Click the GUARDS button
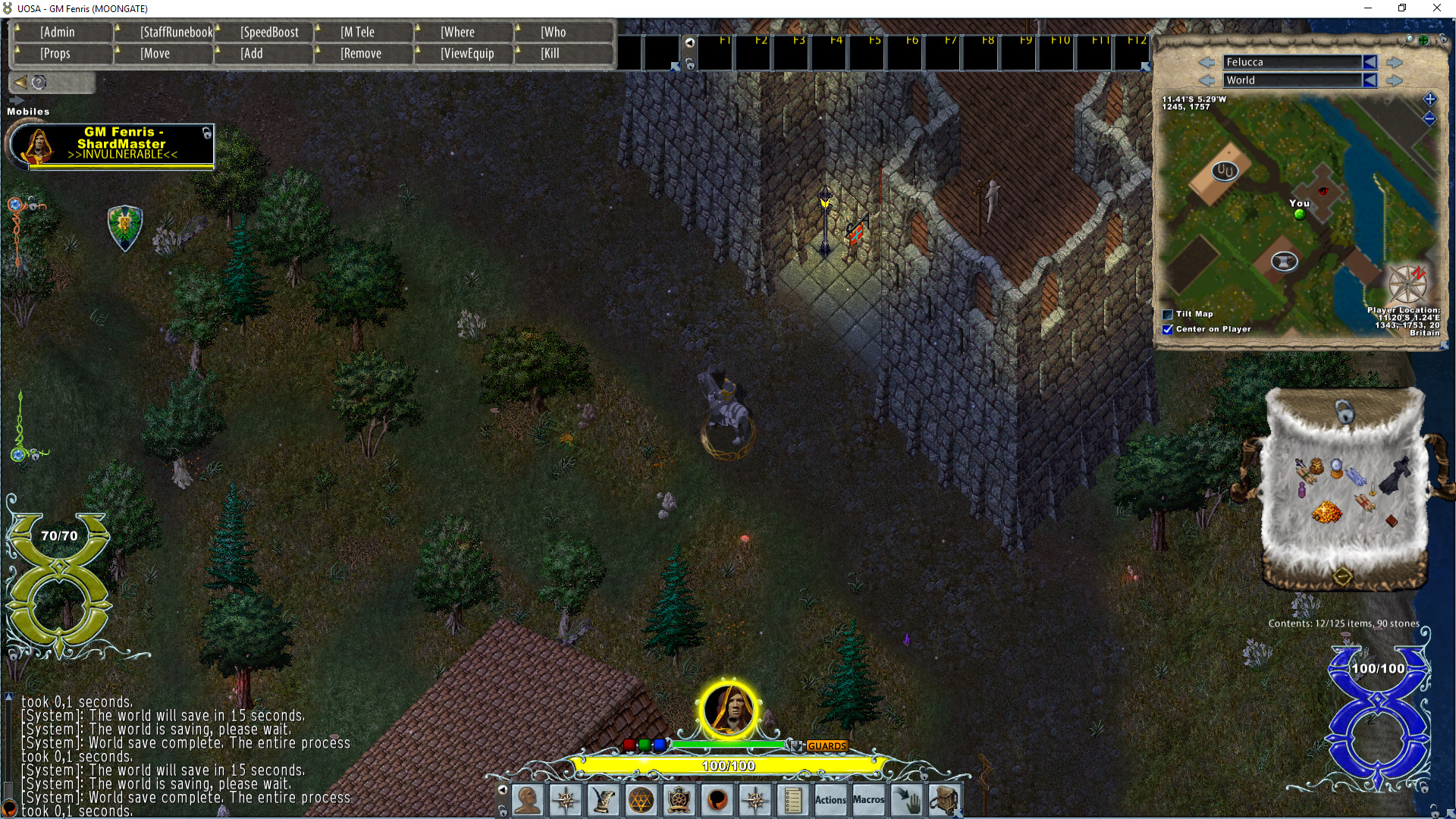Image resolution: width=1456 pixels, height=819 pixels. [x=827, y=746]
